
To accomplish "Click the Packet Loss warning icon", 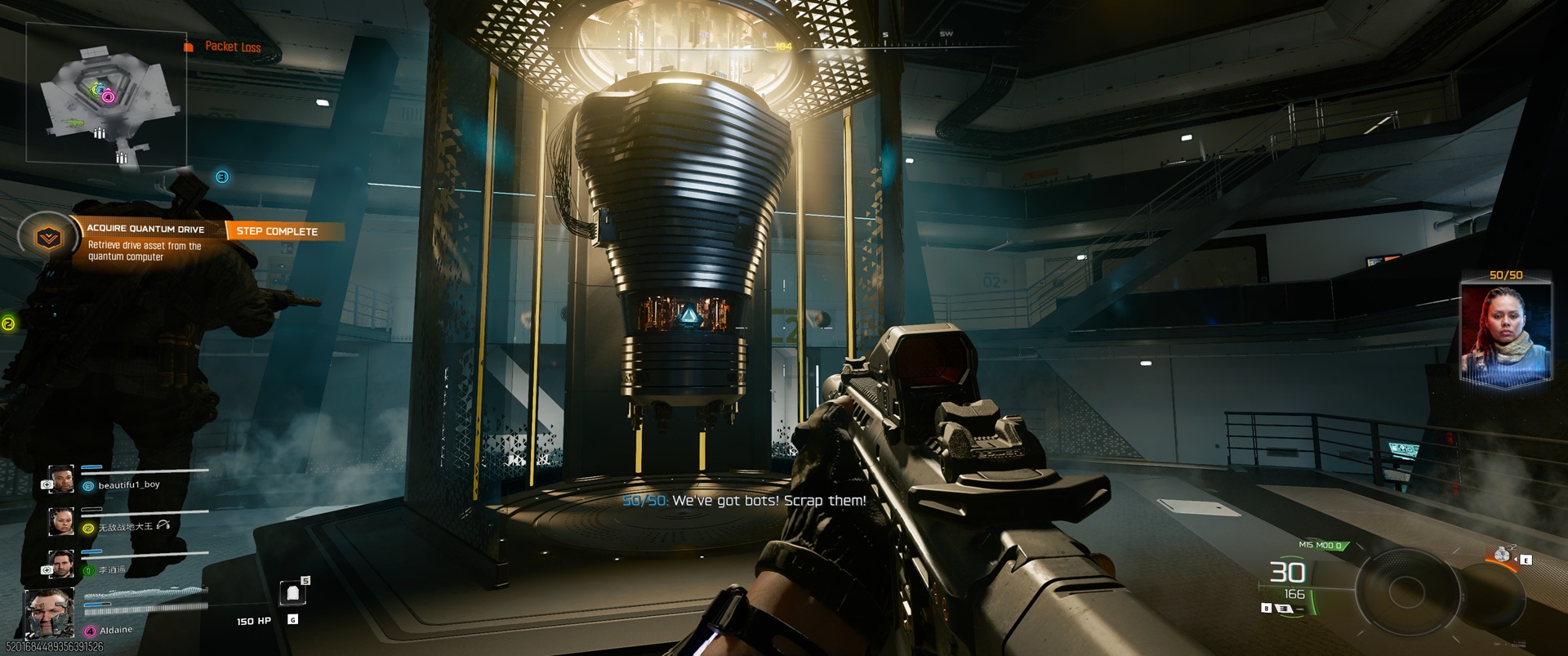I will click(188, 47).
